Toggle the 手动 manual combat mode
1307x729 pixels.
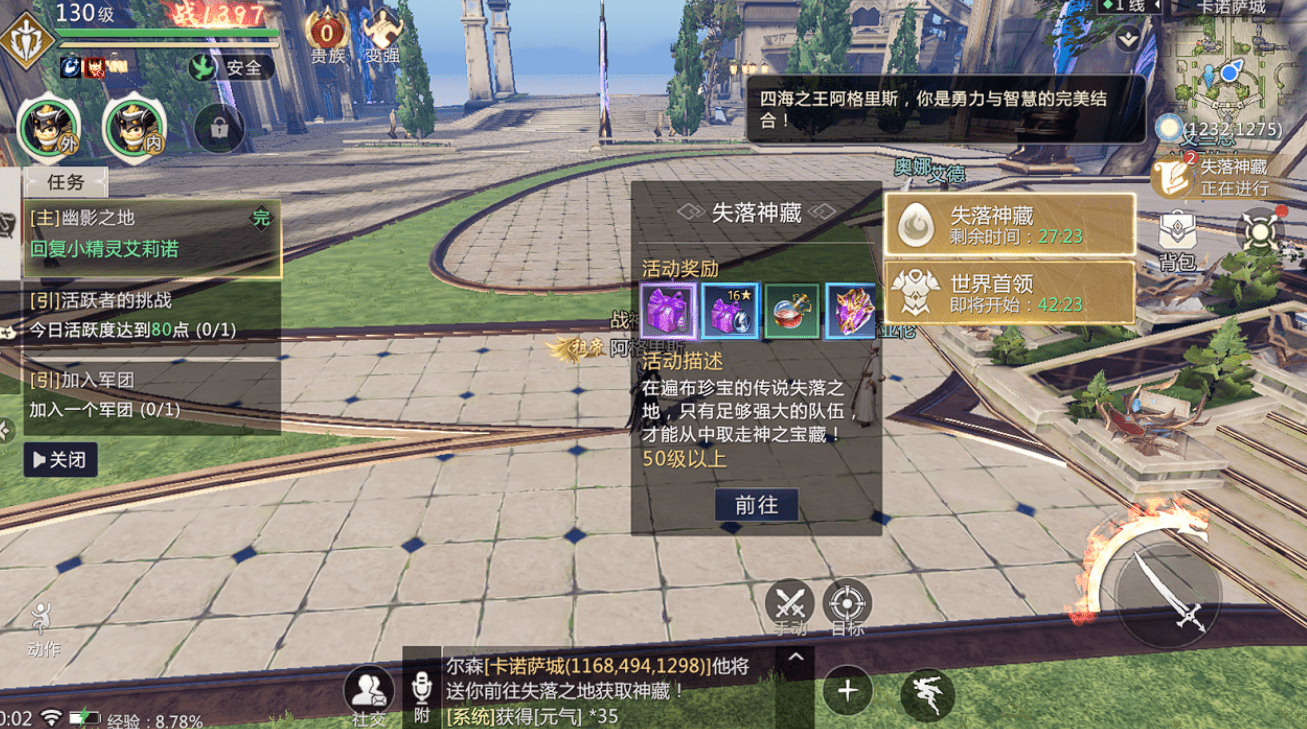[790, 604]
